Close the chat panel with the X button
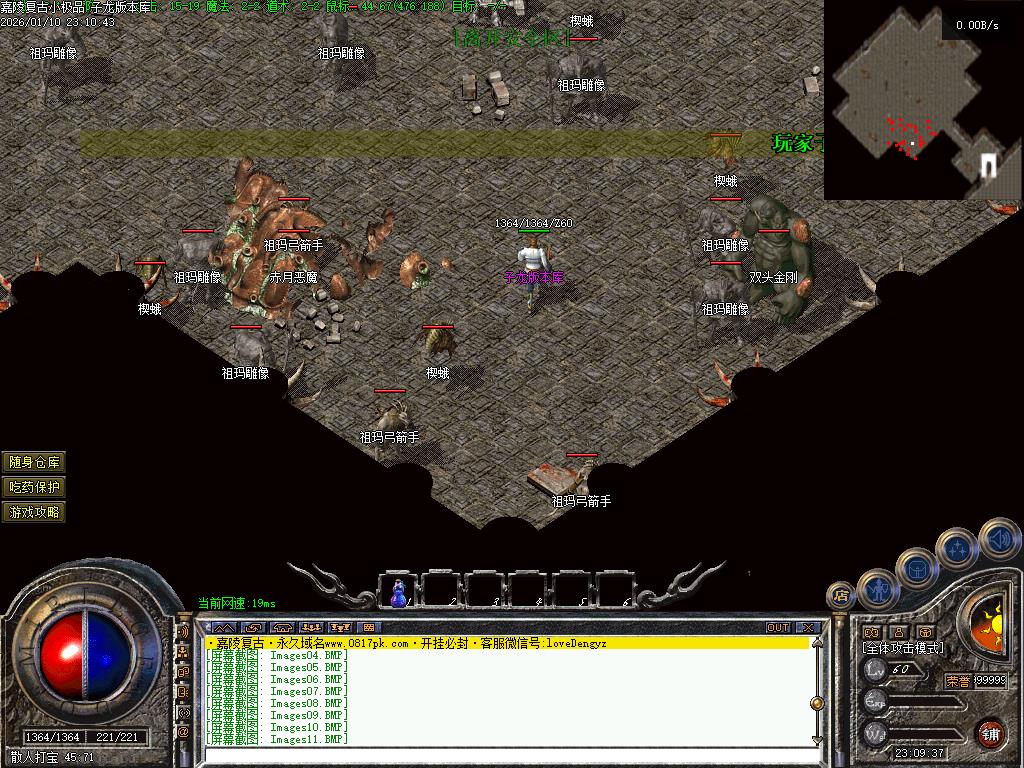This screenshot has width=1024, height=768. point(809,628)
